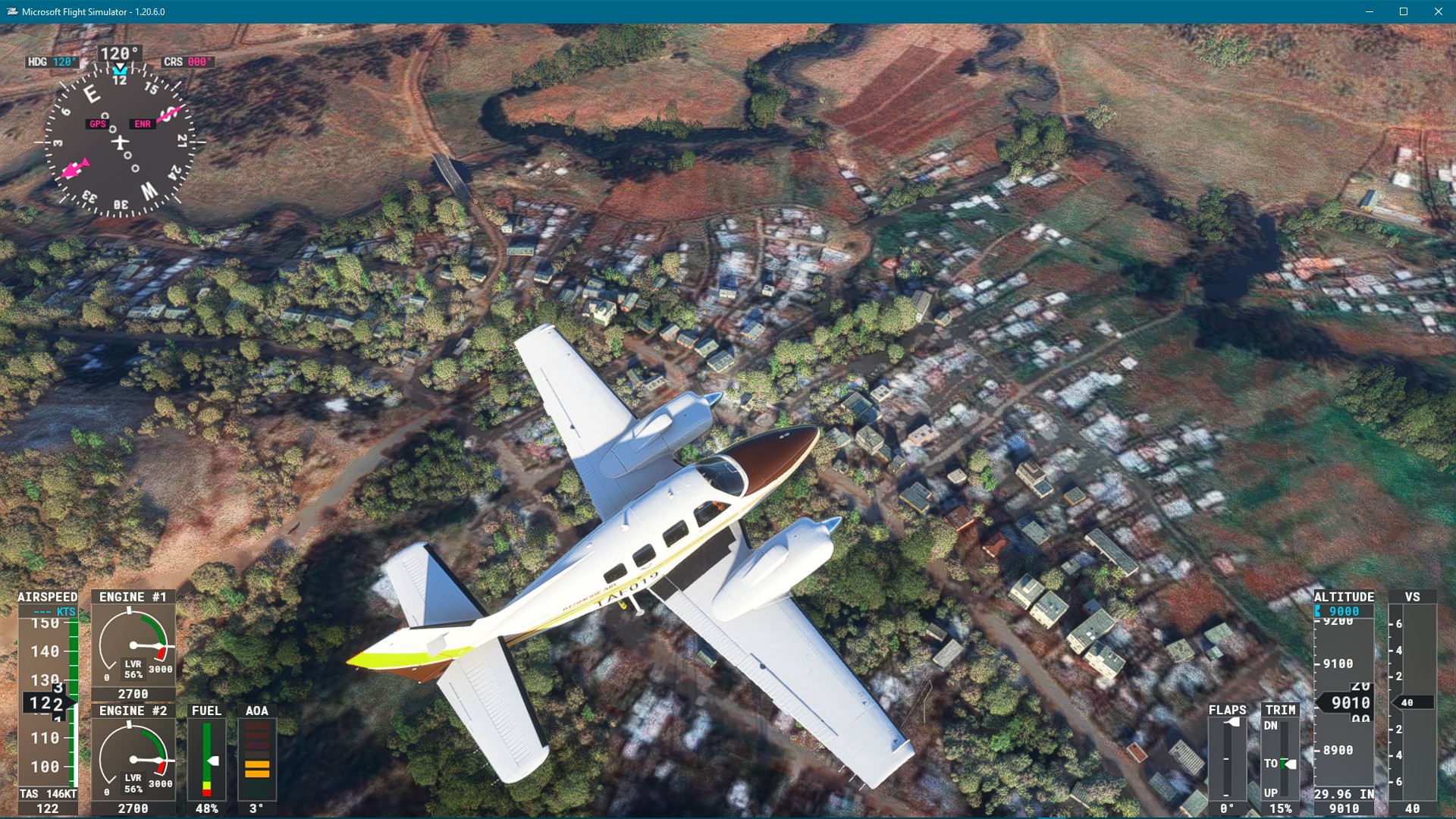The height and width of the screenshot is (819, 1456).
Task: Select the cyan heading bug on the compass
Action: [120, 69]
